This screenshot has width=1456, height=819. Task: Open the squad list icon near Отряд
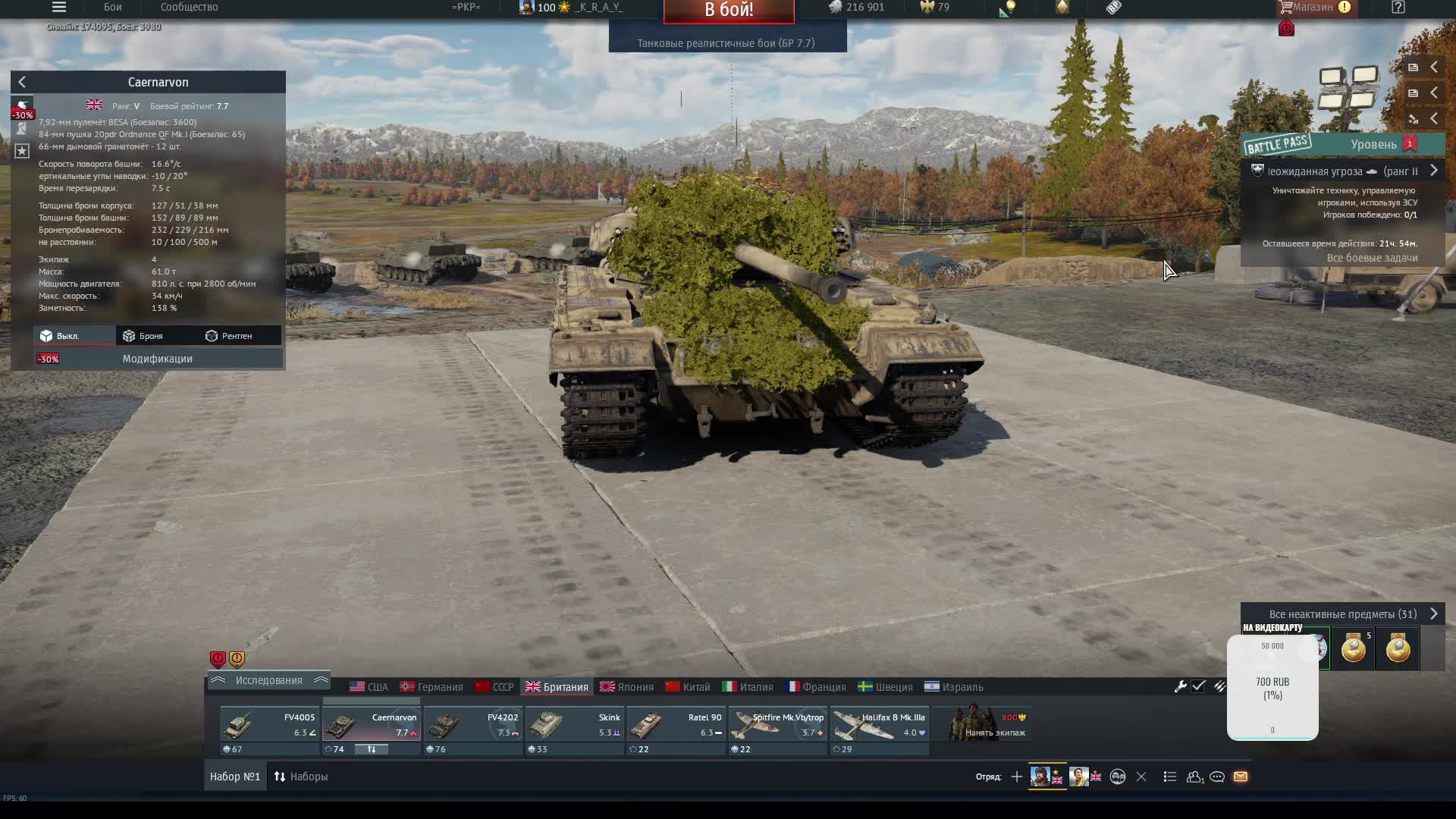point(1170,777)
